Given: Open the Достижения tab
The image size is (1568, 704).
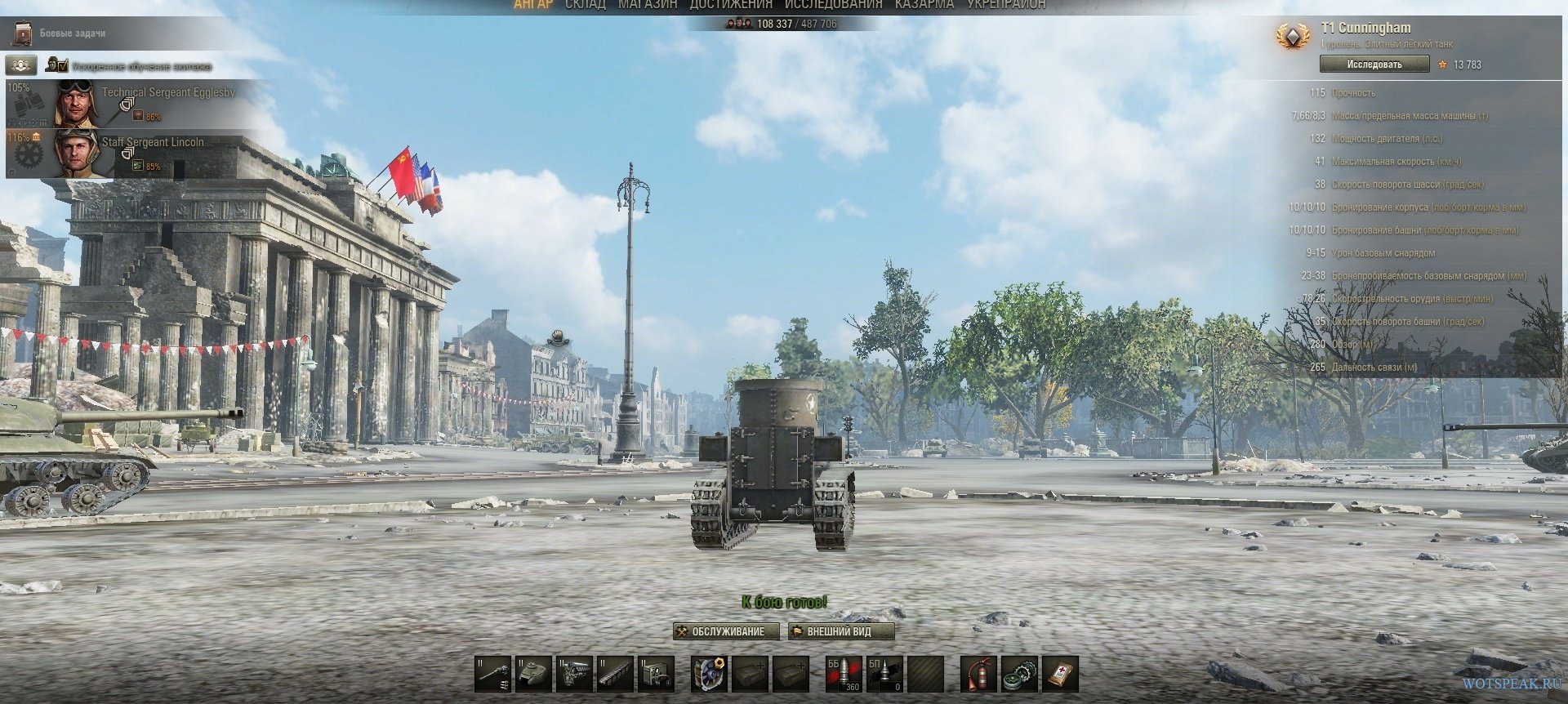Looking at the screenshot, I should tap(730, 5).
